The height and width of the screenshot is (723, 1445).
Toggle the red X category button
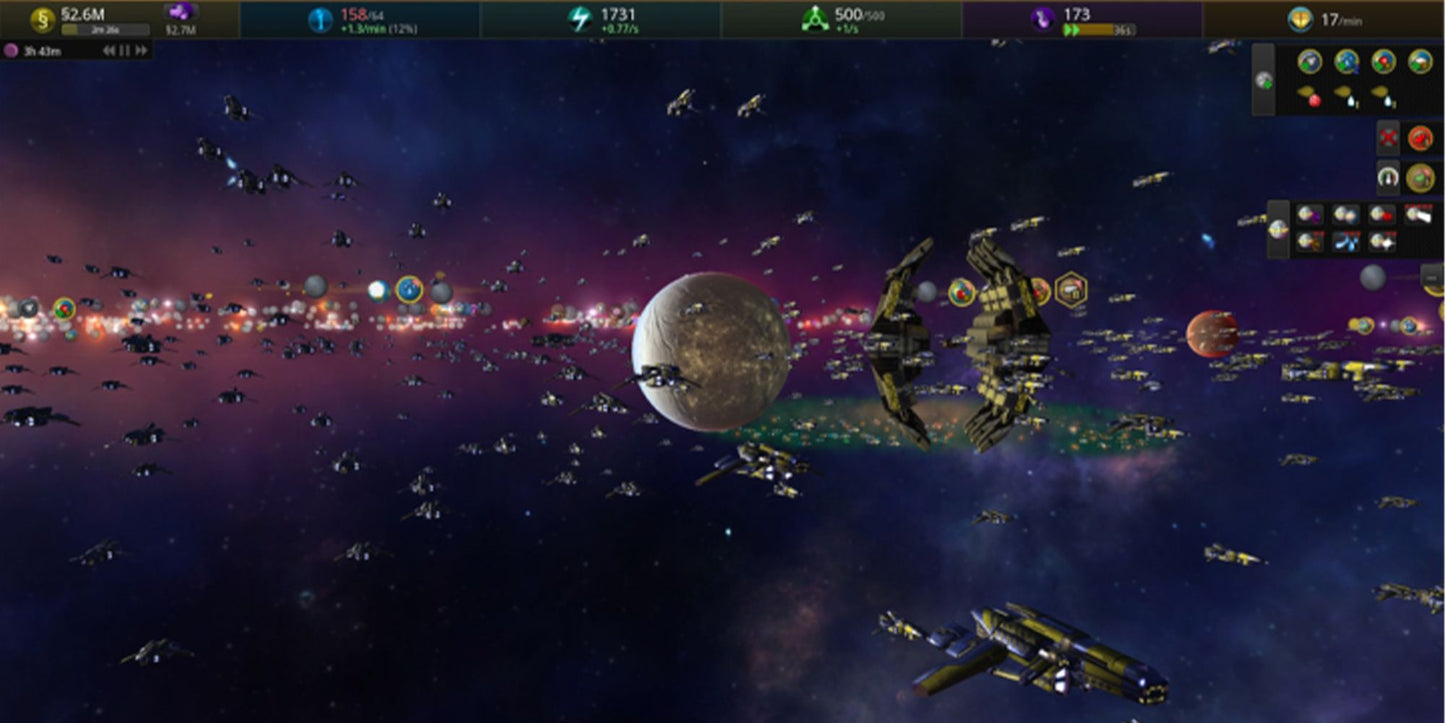tap(1388, 137)
